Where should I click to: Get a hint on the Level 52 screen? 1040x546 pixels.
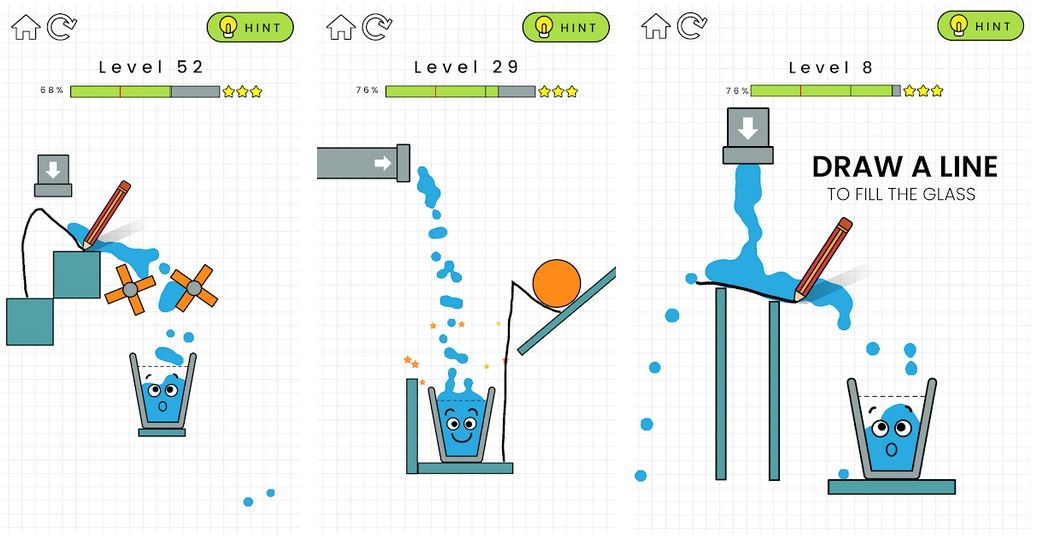[250, 27]
